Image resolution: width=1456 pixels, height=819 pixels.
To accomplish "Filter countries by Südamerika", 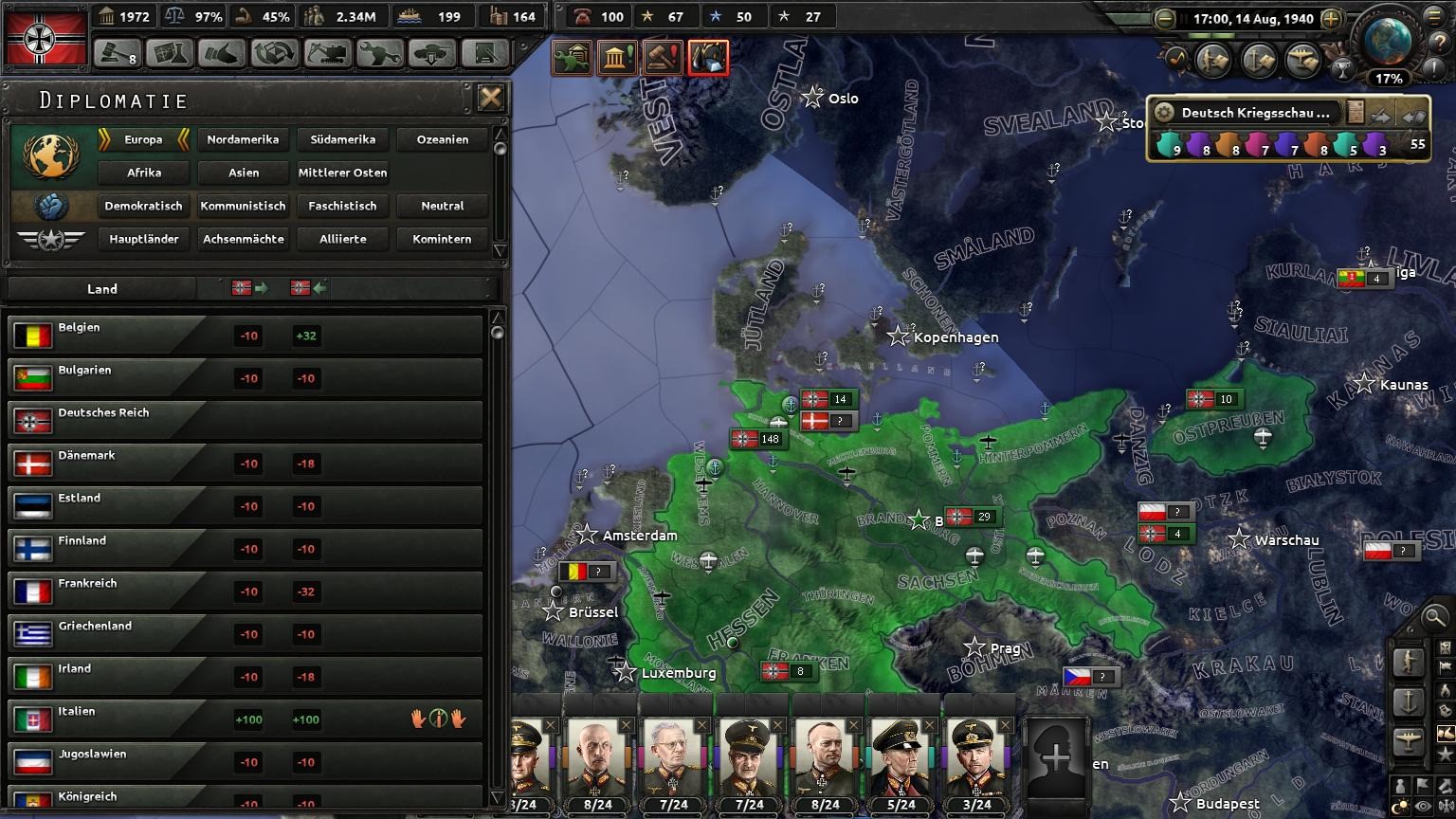I will 342,139.
